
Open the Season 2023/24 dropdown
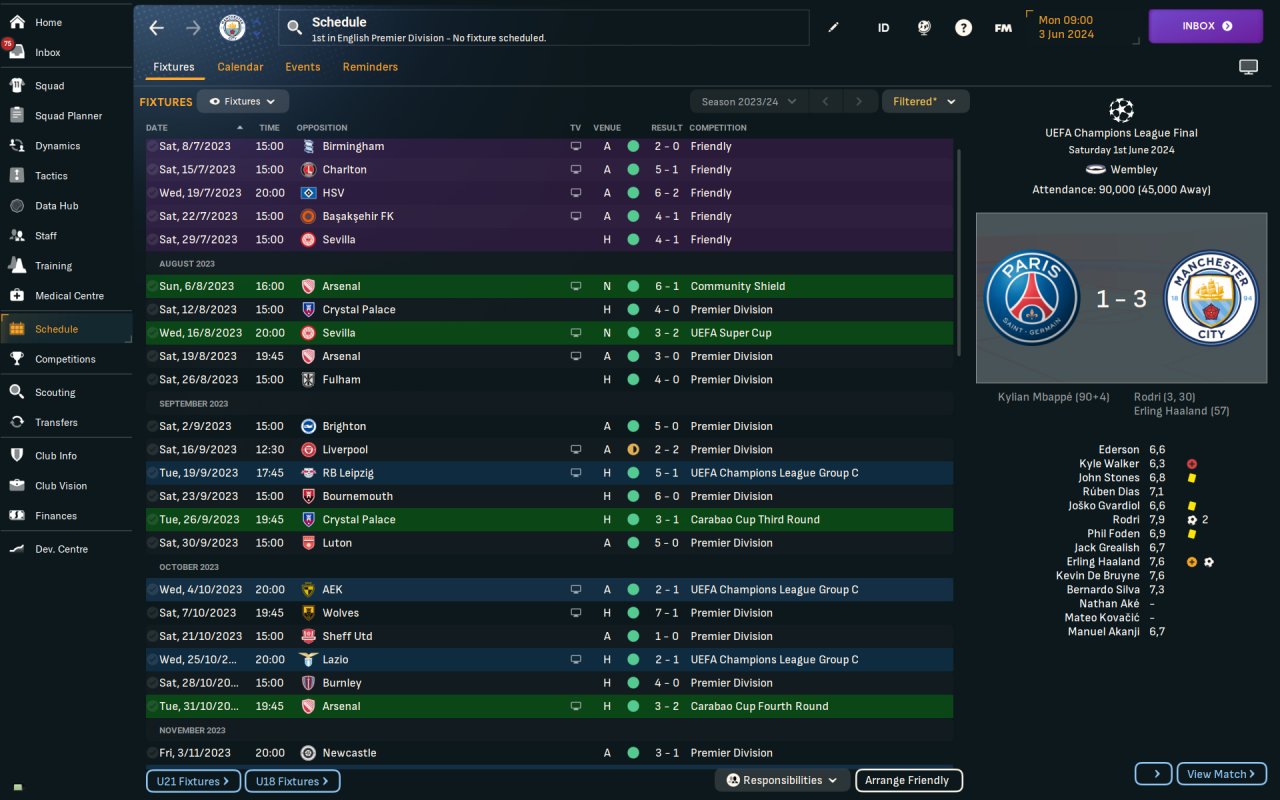(749, 101)
